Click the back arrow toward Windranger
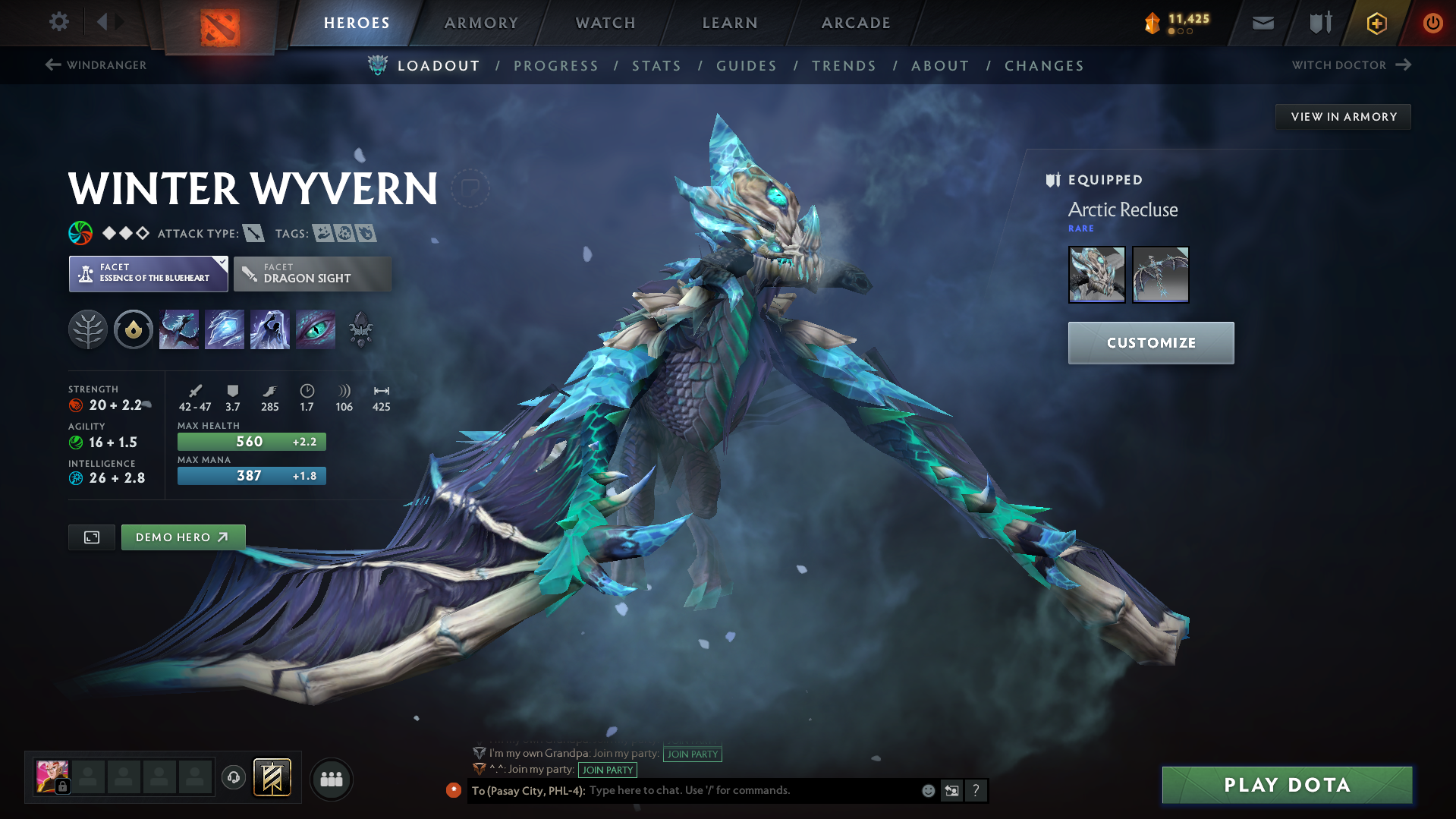 [x=52, y=65]
